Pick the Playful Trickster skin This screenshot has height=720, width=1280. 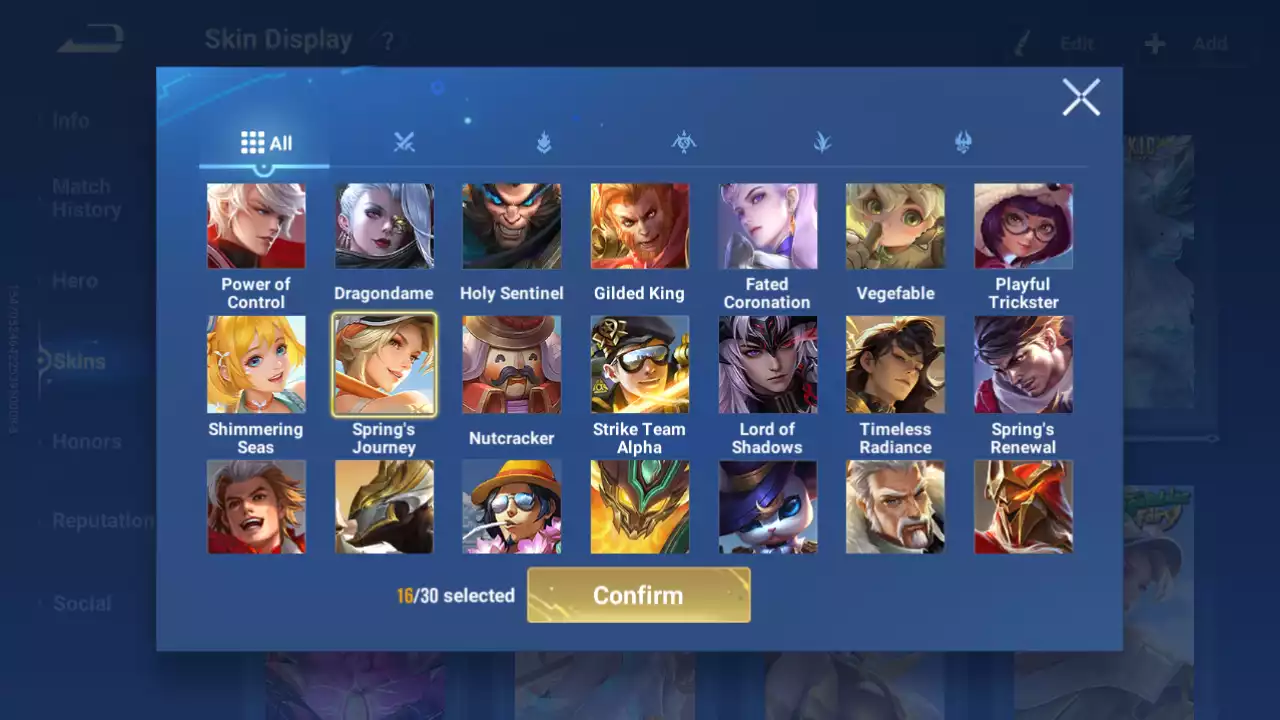click(1024, 226)
